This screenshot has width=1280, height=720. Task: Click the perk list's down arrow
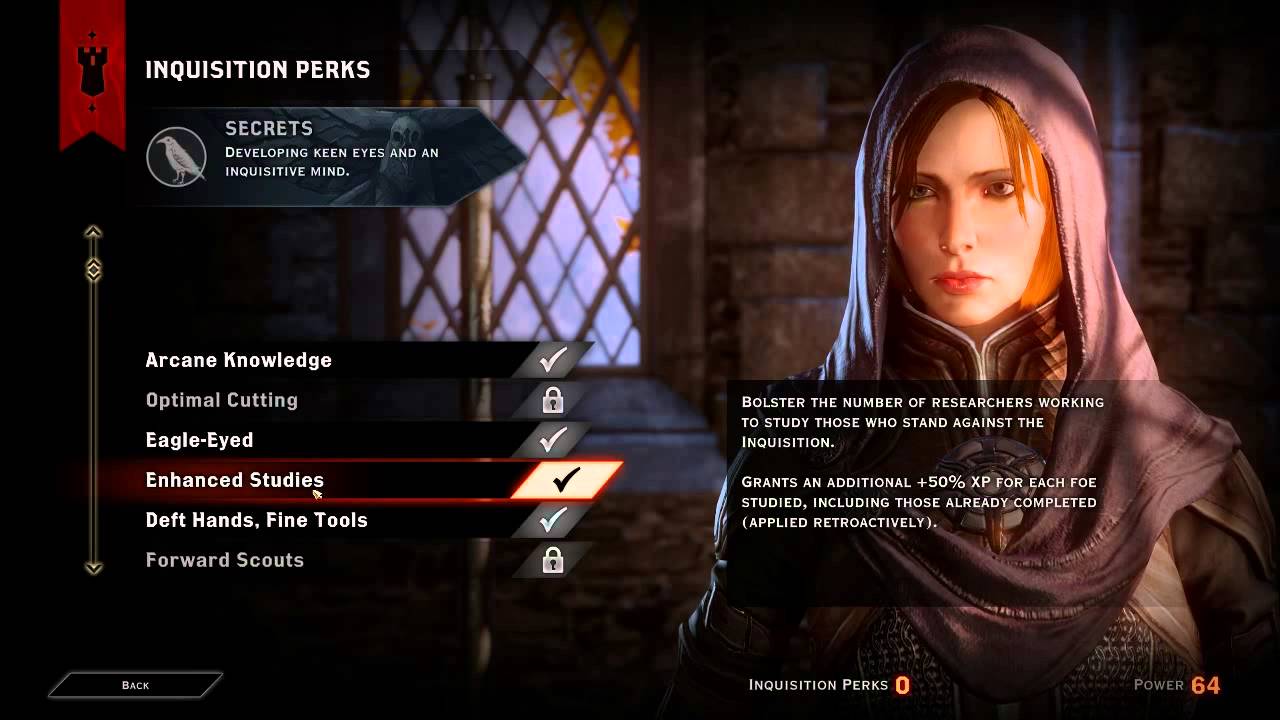coord(93,568)
